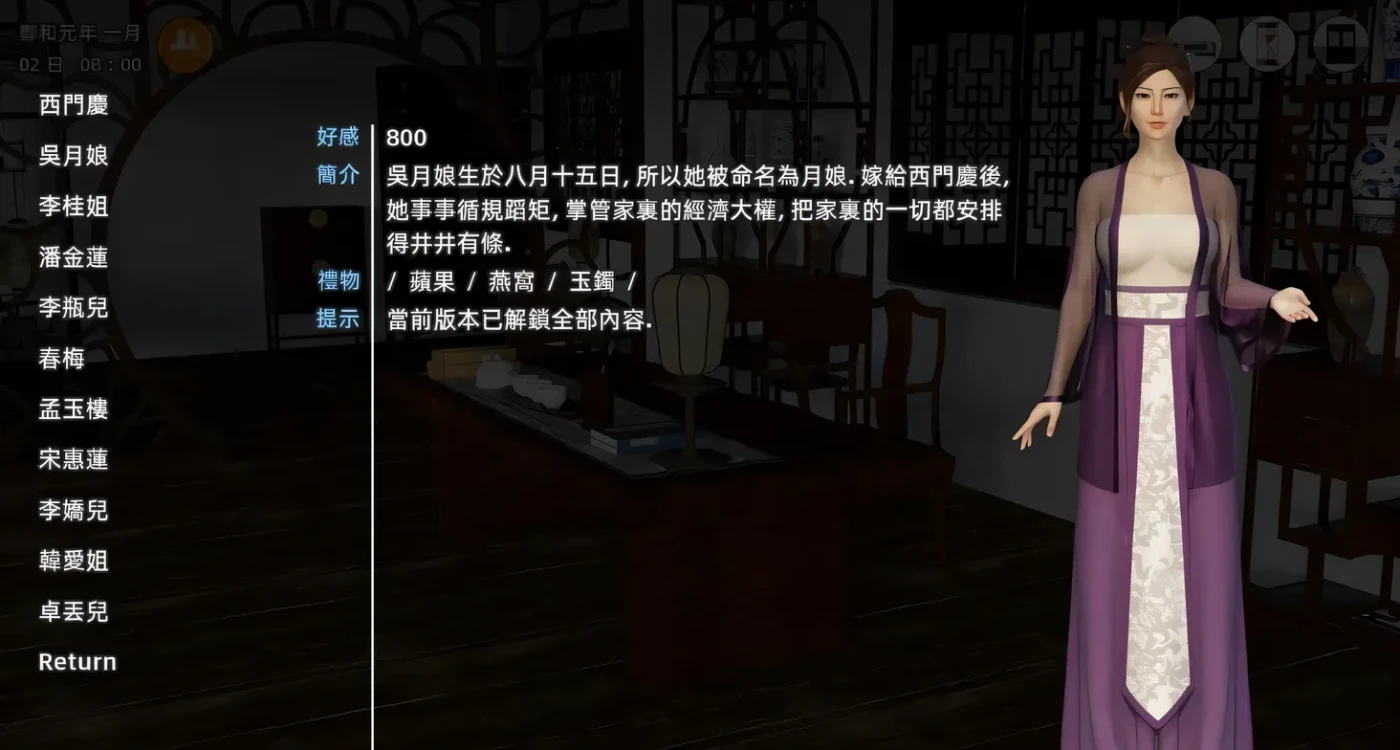Select 春梅 from the name list
The width and height of the screenshot is (1400, 750).
pyautogui.click(x=61, y=359)
